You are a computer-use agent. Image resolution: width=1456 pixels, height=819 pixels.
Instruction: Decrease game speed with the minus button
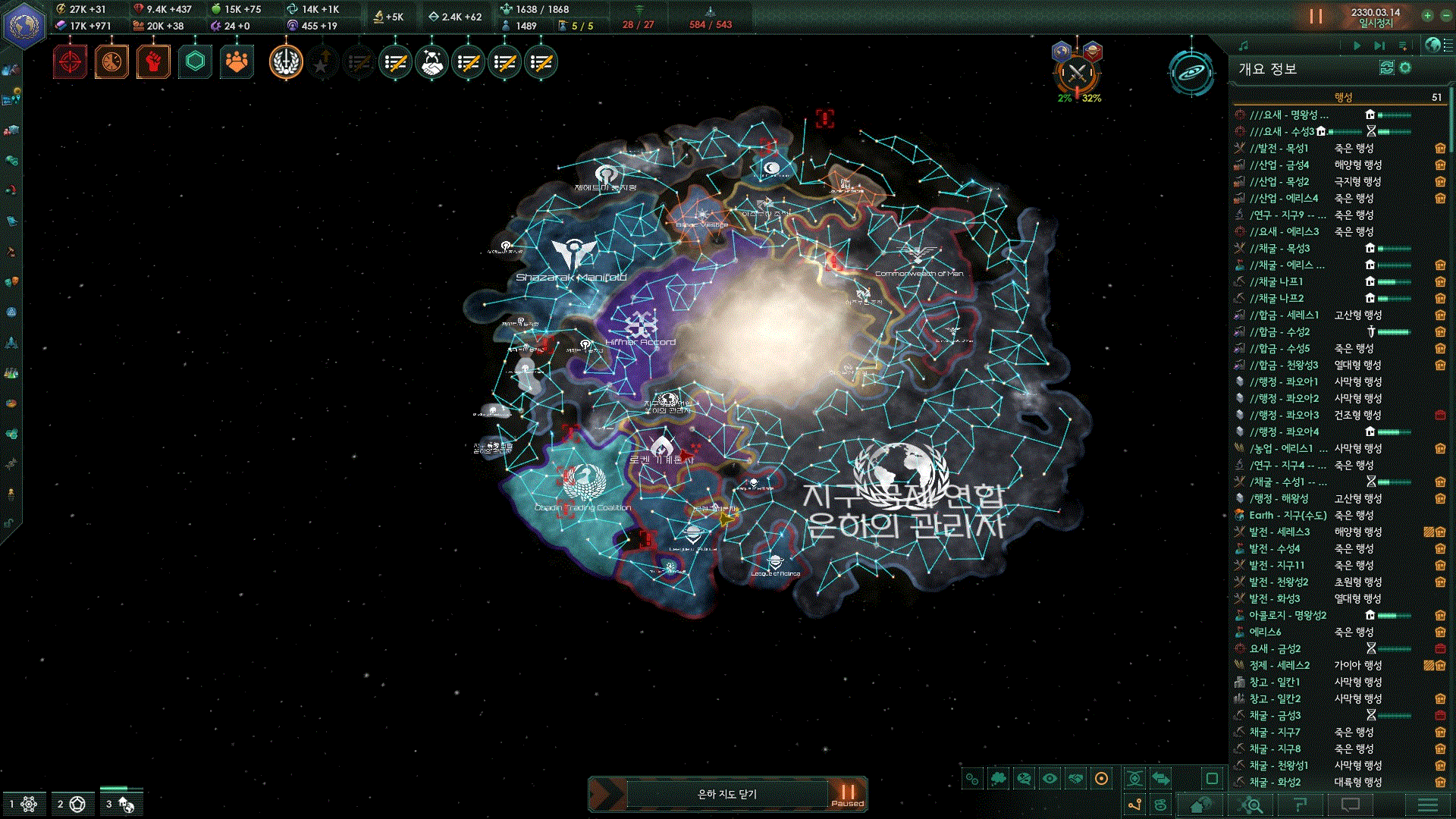pos(1445,15)
